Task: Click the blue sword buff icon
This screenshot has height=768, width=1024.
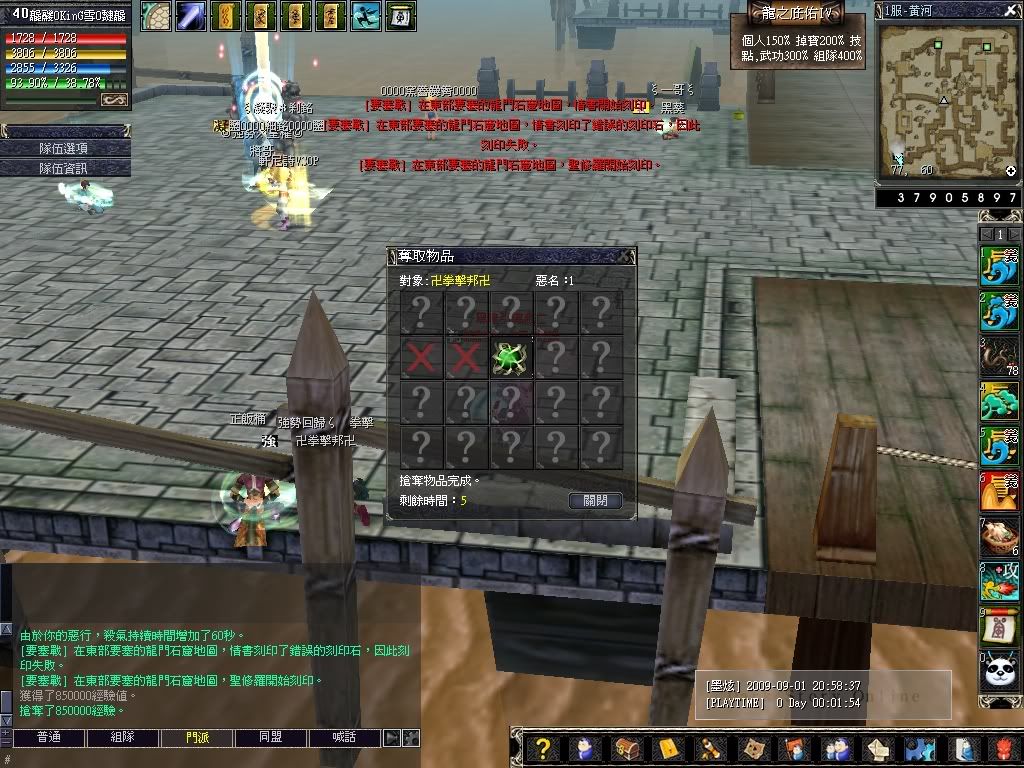Action: [x=191, y=15]
